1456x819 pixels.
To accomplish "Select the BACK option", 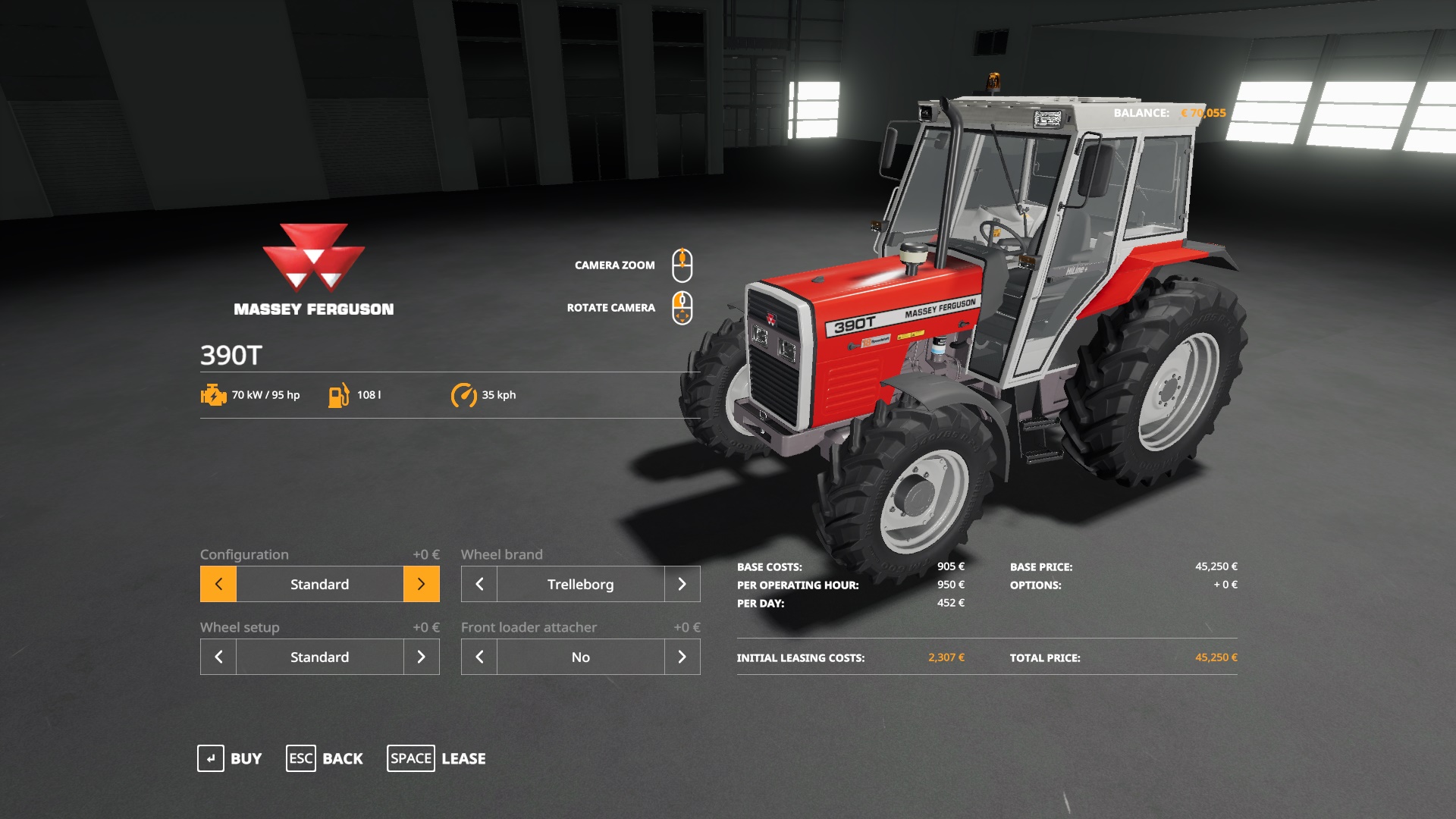I will tap(343, 758).
